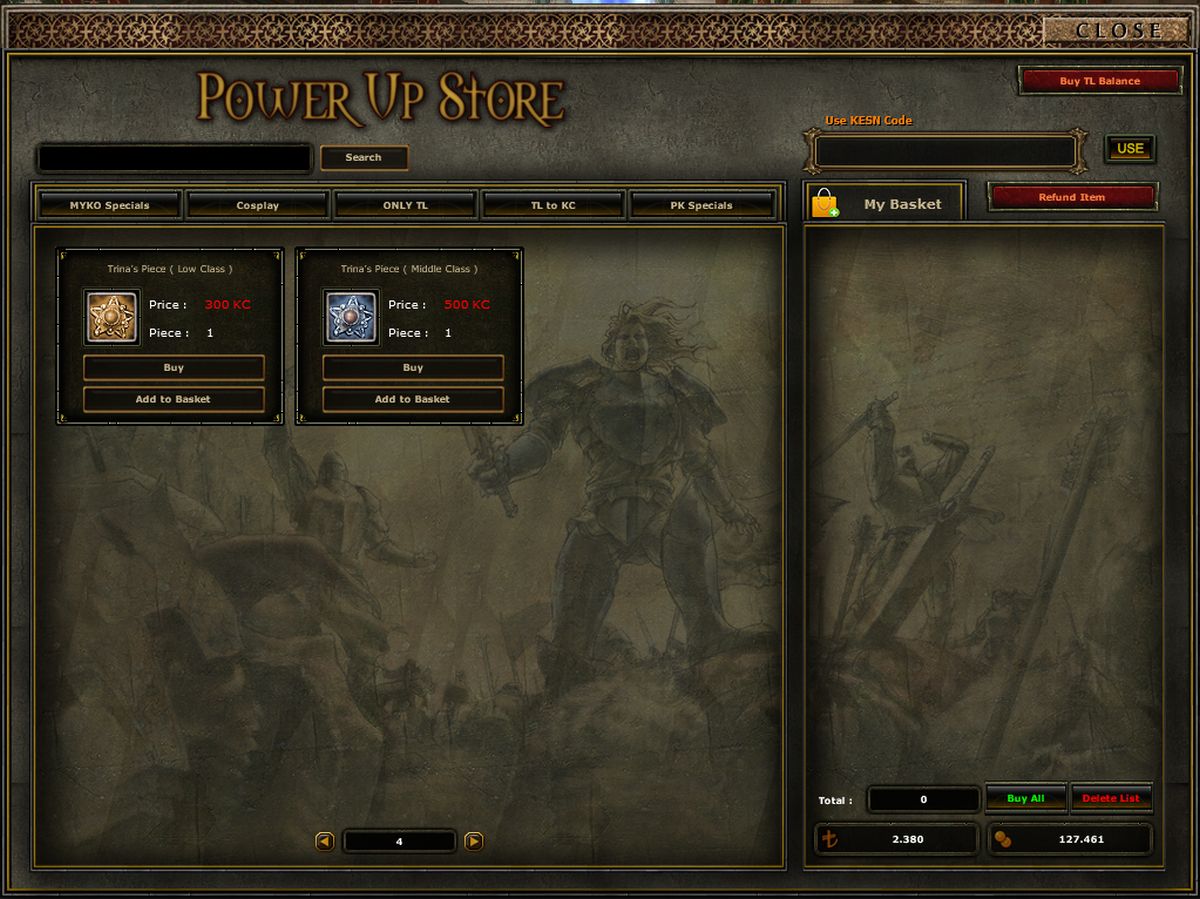Open the Cosplay category tab
Image resolution: width=1200 pixels, height=899 pixels.
click(257, 205)
